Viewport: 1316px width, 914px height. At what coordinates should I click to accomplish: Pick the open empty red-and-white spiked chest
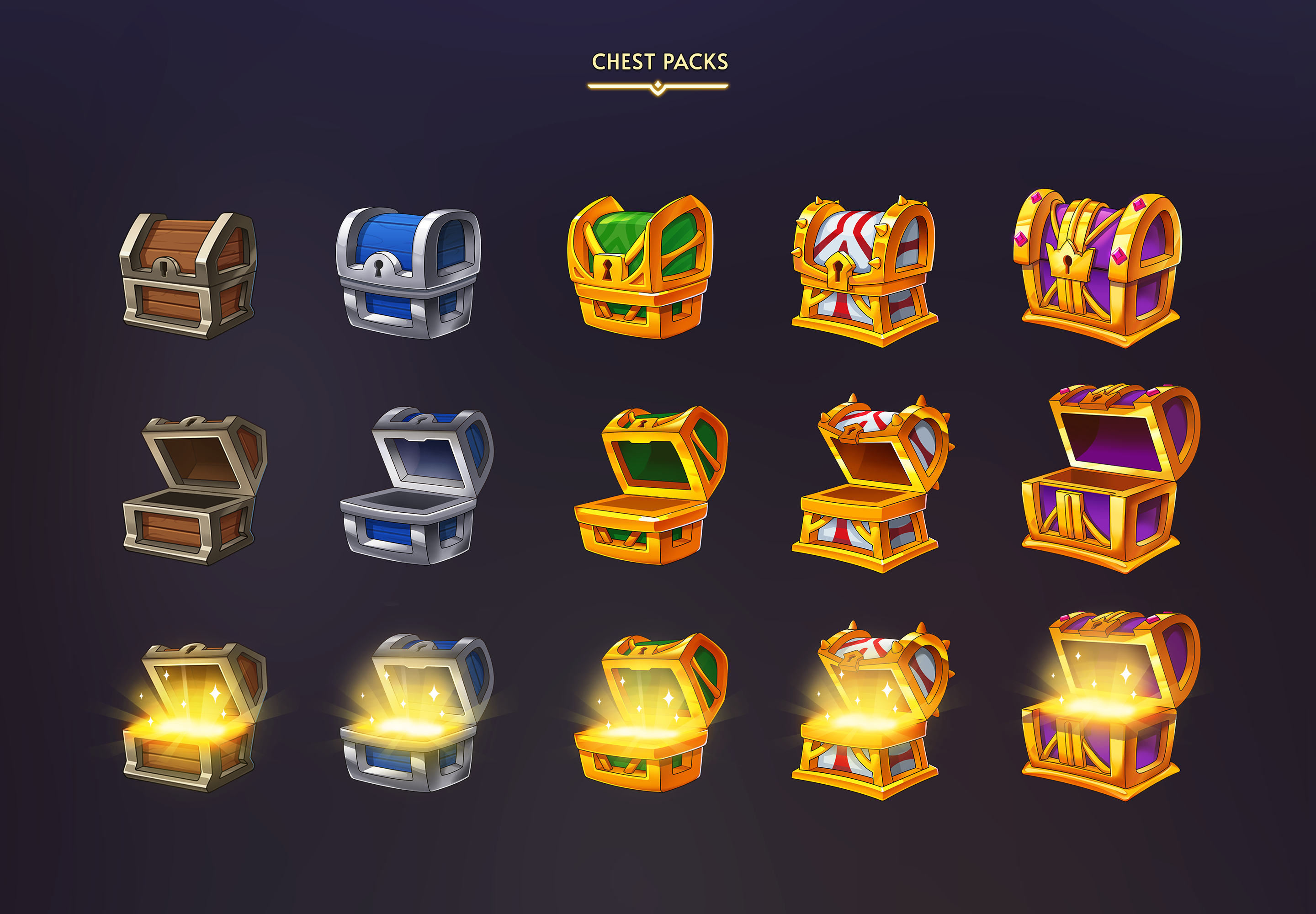tap(870, 484)
